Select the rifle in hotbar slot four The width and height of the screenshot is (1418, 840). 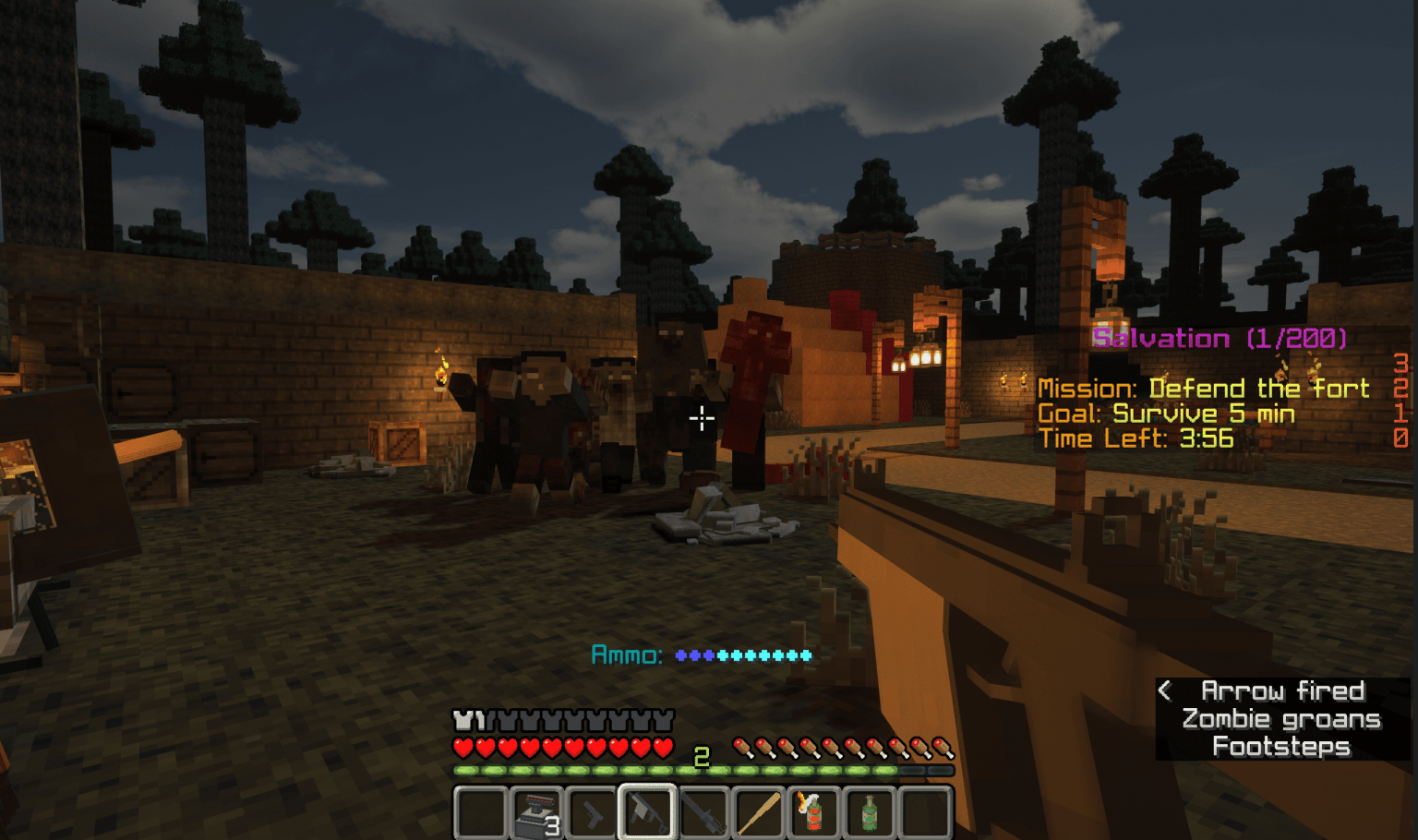coord(646,813)
